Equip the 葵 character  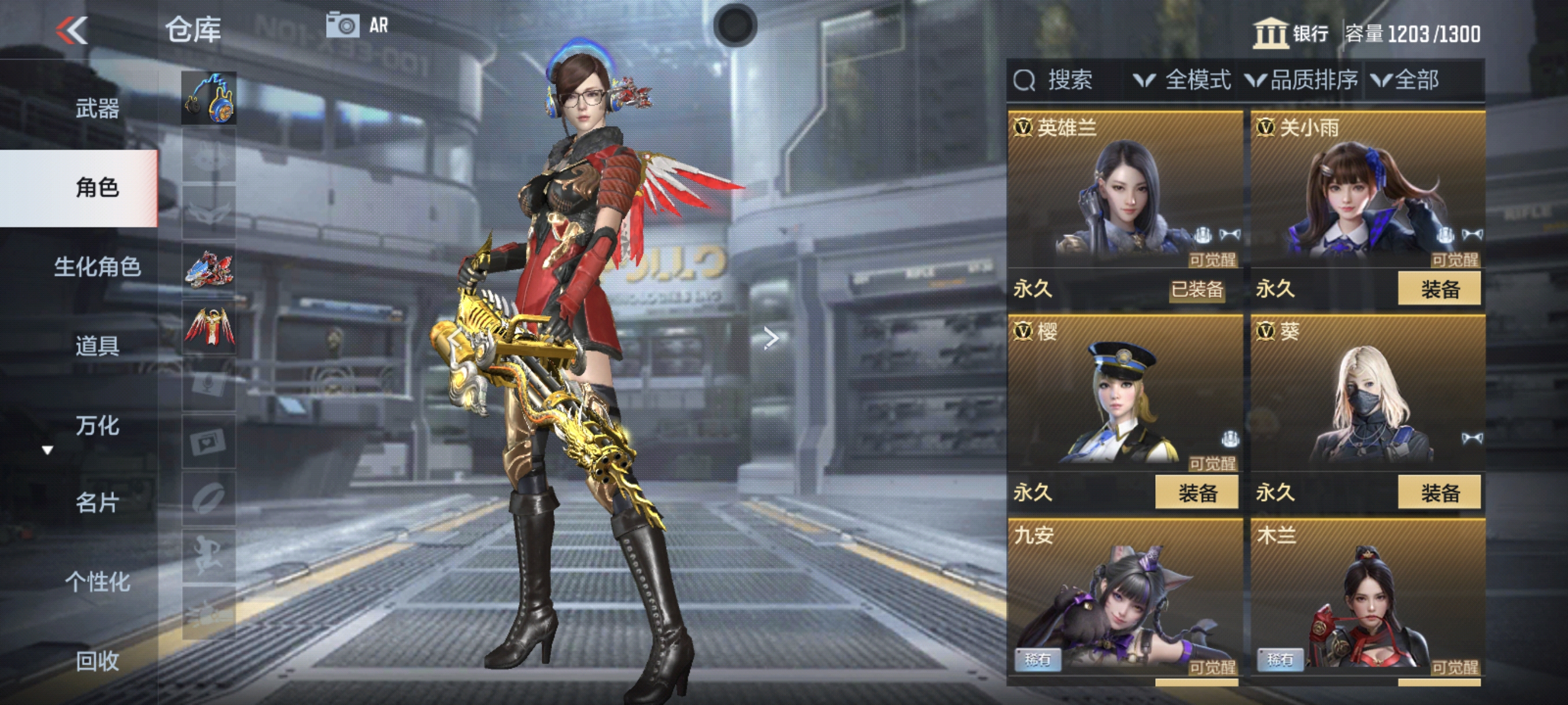pyautogui.click(x=1439, y=493)
